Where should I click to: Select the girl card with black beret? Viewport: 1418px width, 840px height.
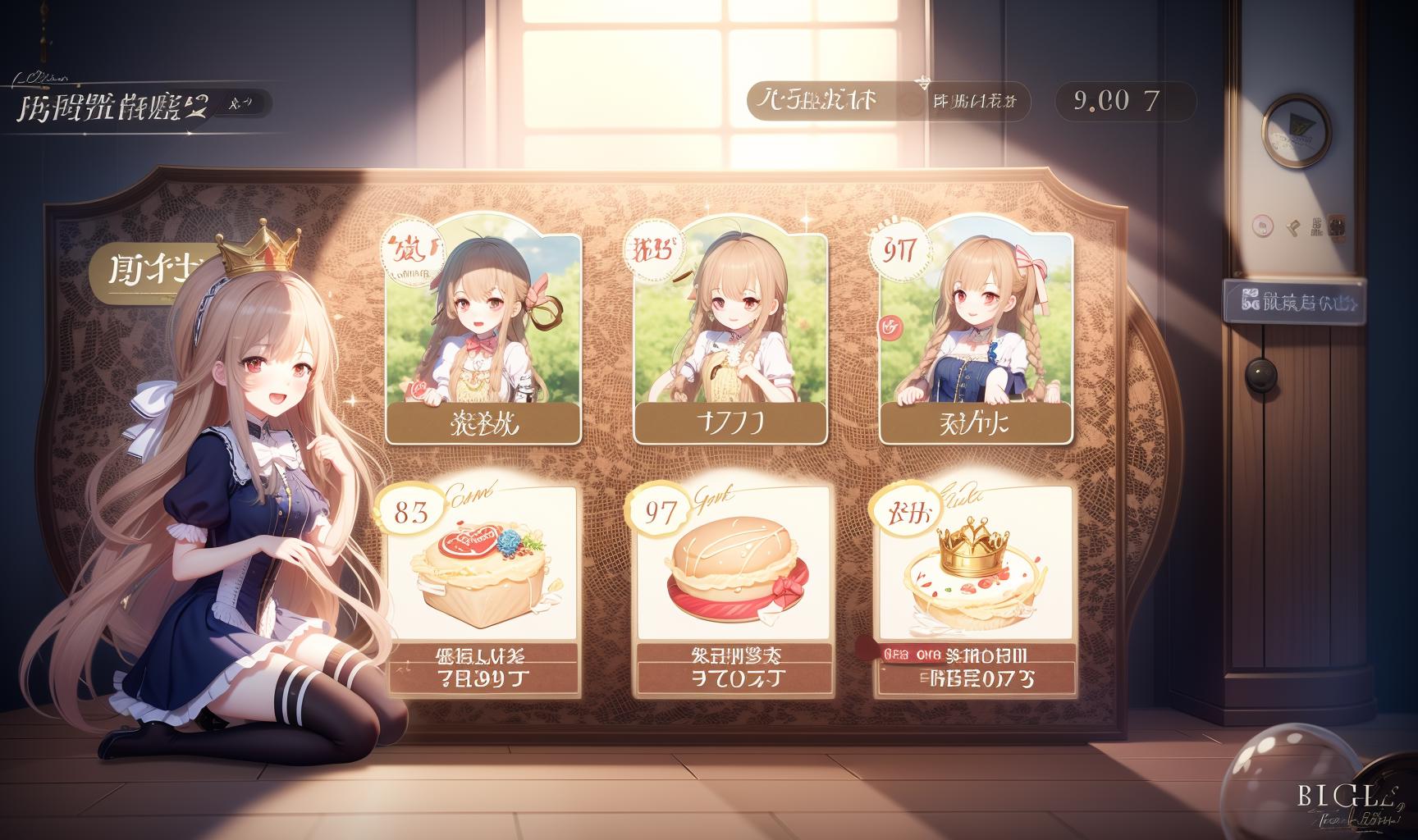pos(483,338)
